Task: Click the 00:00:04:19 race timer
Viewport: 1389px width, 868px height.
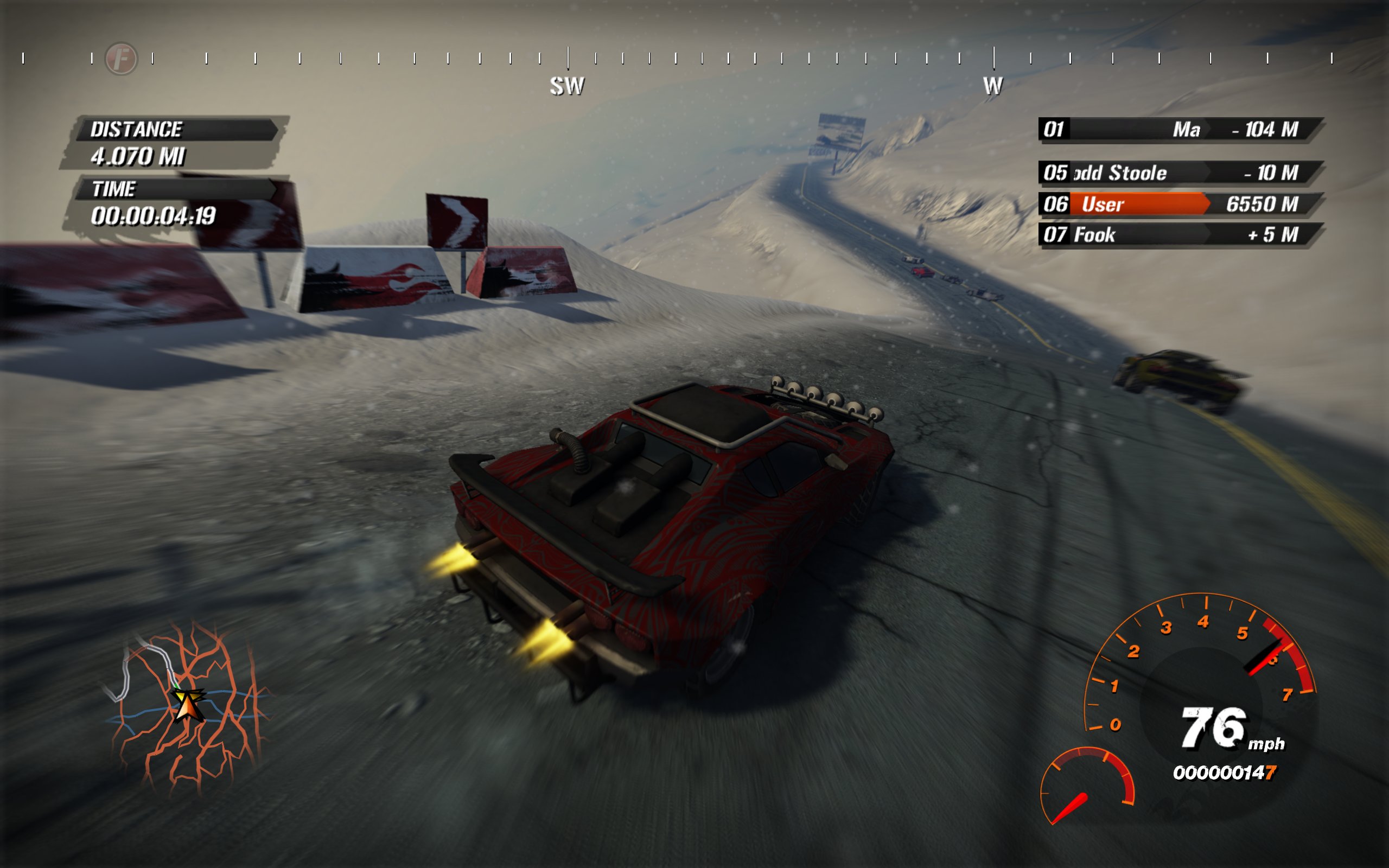Action: (x=155, y=217)
